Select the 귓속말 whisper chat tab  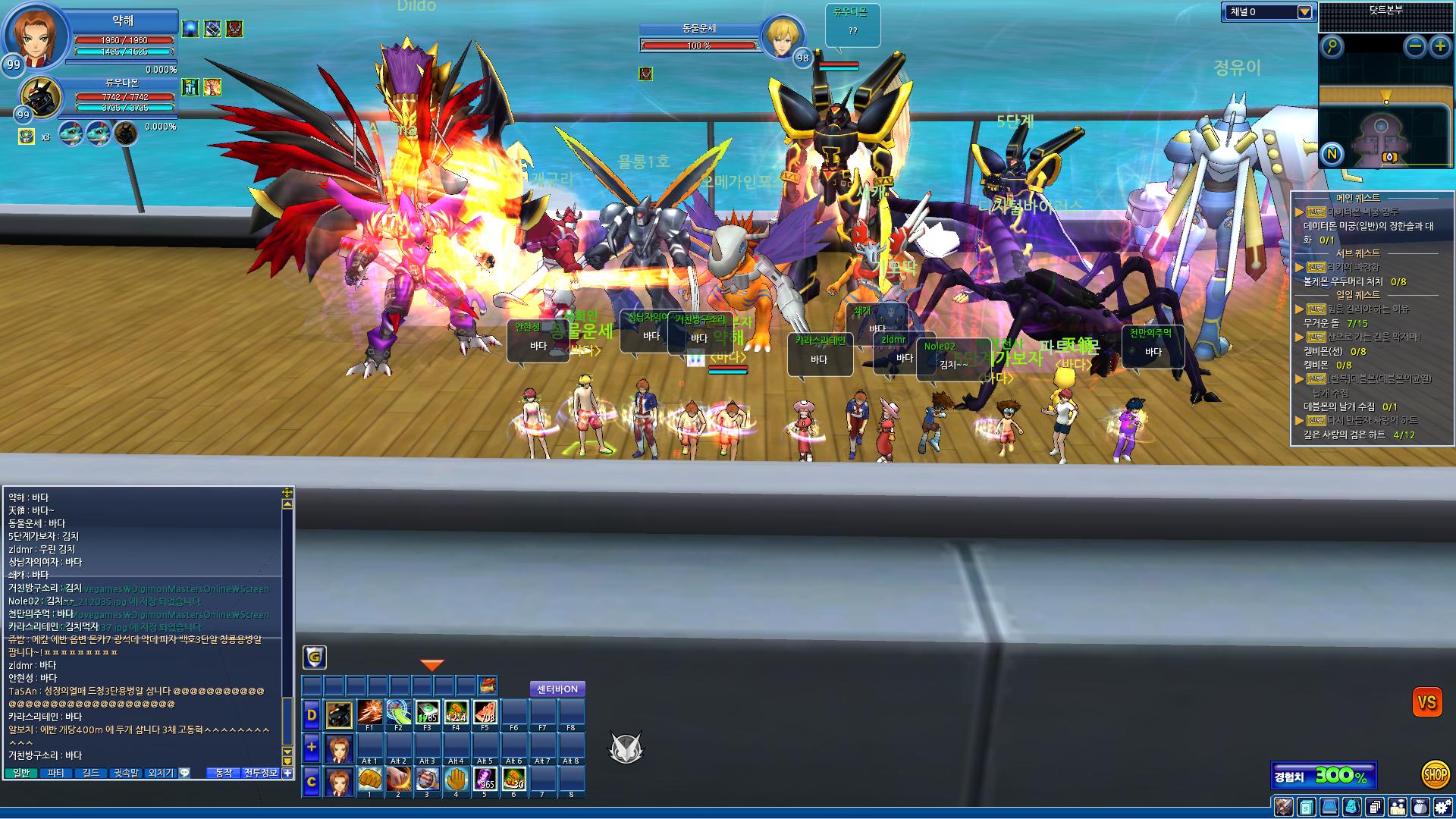[127, 773]
